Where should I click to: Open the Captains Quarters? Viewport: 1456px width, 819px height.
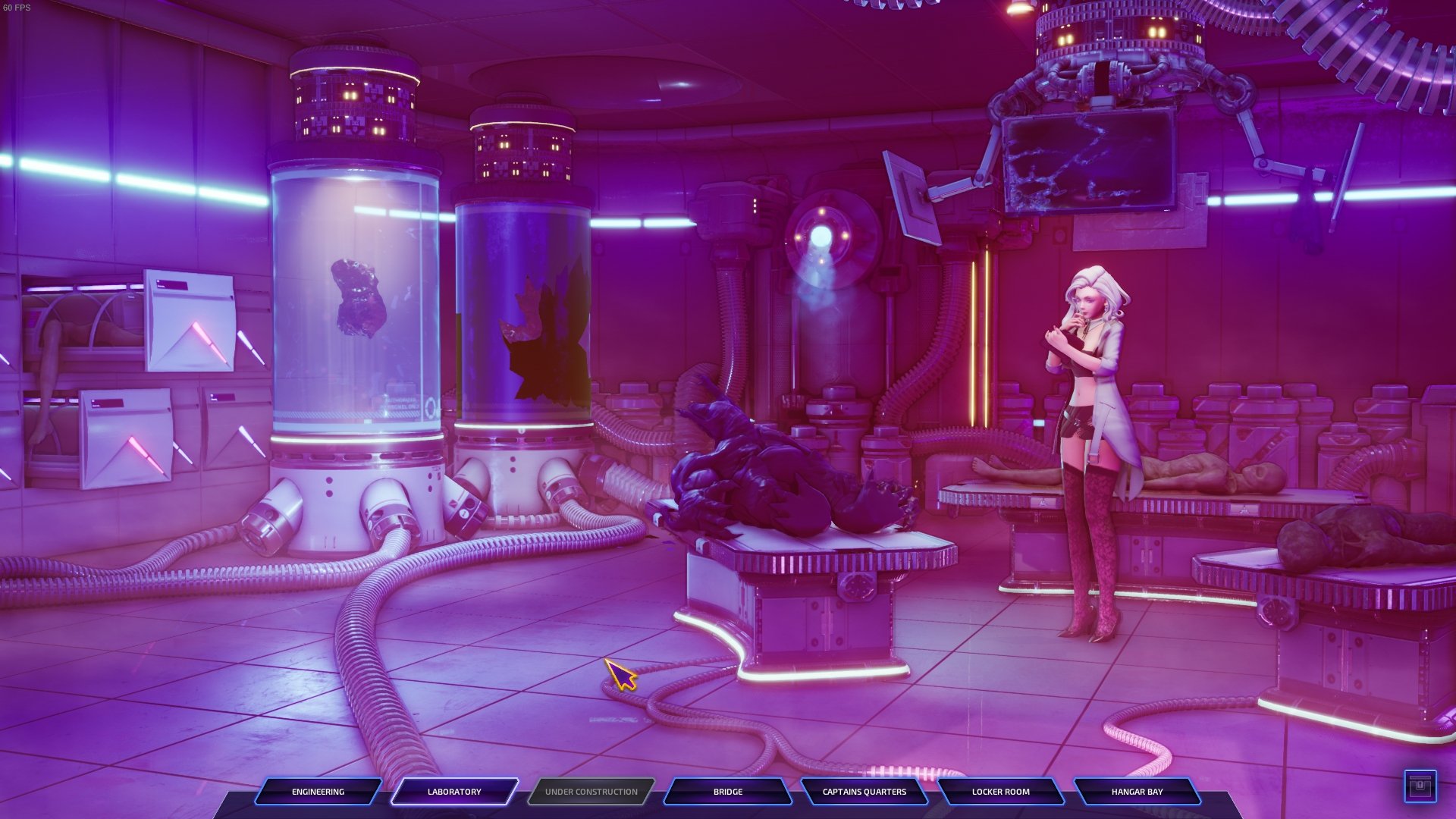tap(864, 792)
